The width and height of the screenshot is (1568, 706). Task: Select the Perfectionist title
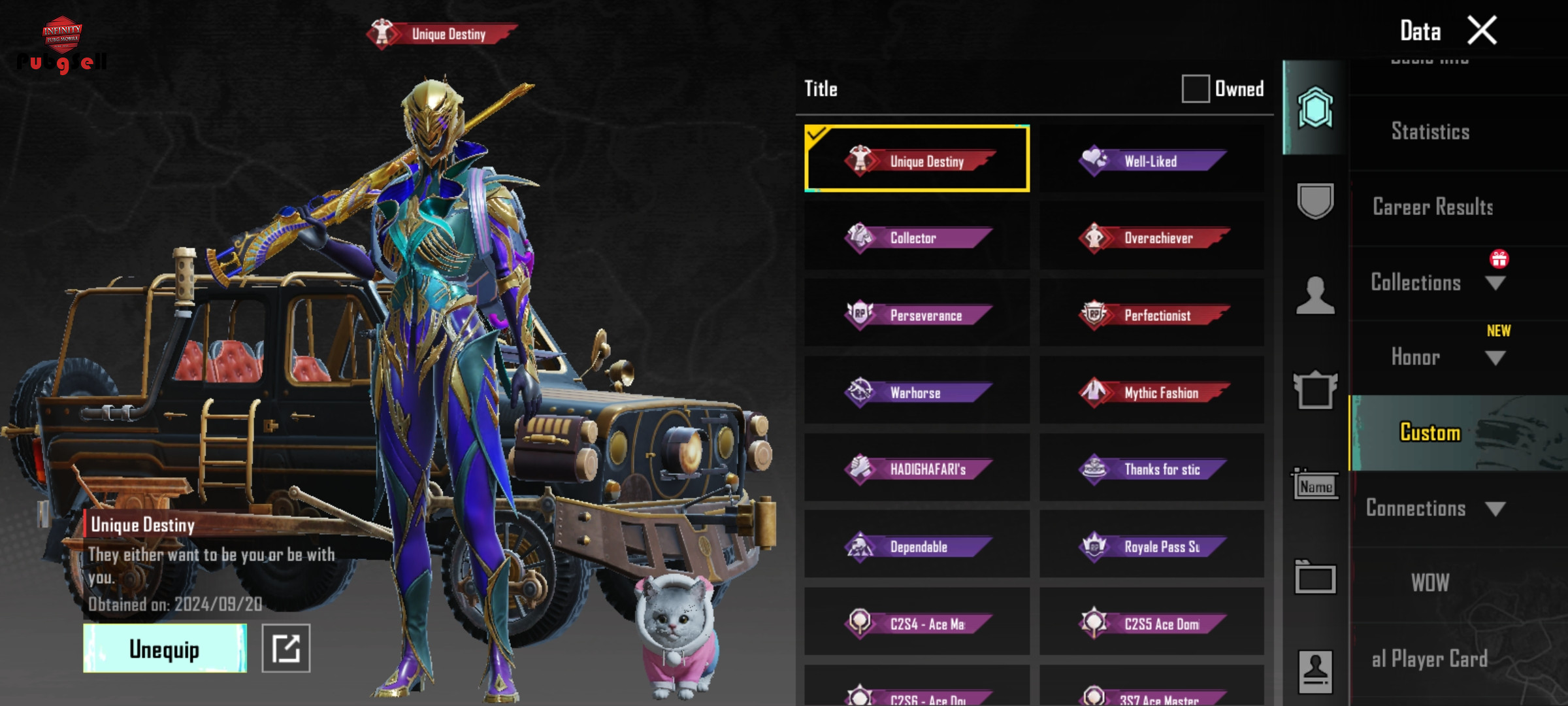(1152, 315)
